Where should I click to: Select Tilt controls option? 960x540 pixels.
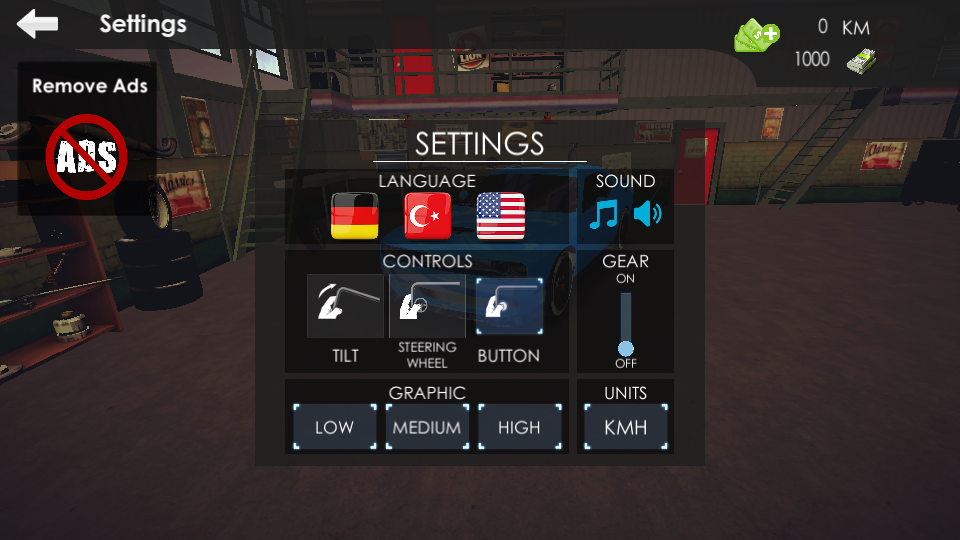click(345, 307)
